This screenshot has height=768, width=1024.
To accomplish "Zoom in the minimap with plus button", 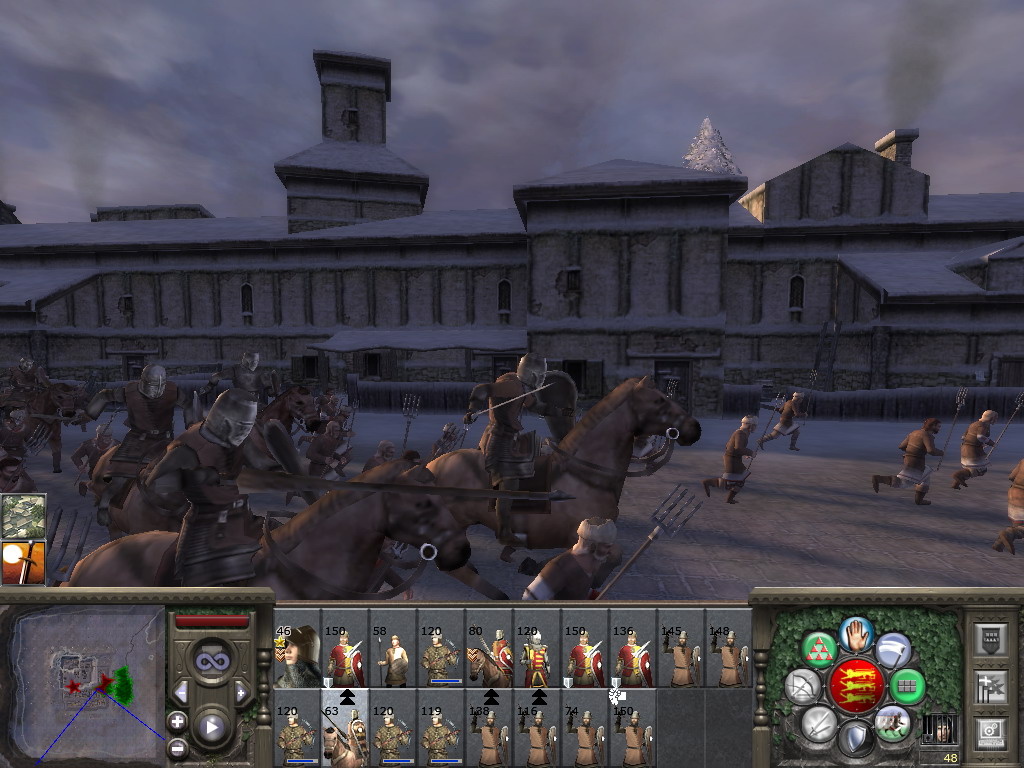I will (177, 721).
